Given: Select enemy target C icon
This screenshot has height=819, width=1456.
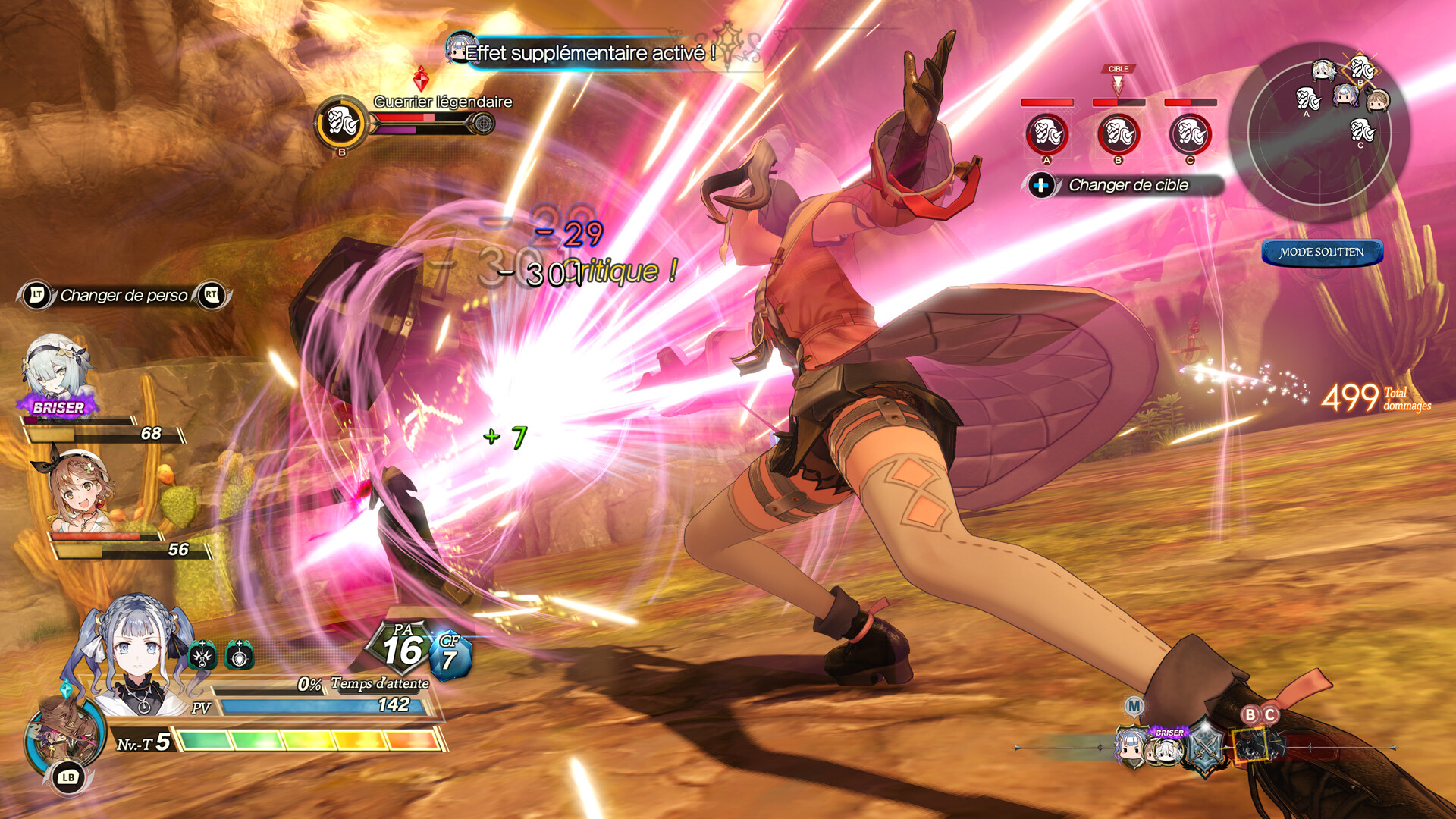Looking at the screenshot, I should coord(1190,134).
